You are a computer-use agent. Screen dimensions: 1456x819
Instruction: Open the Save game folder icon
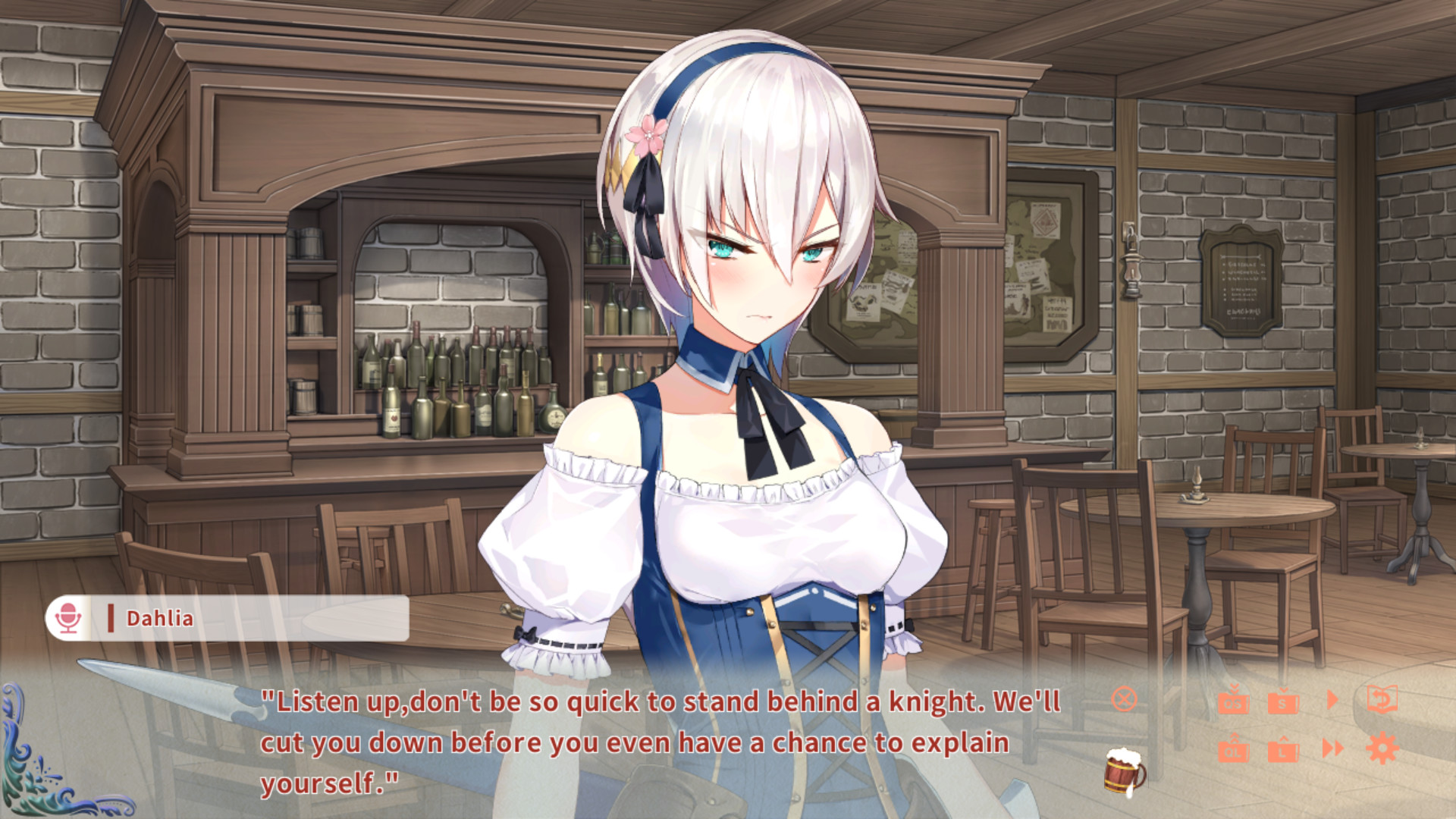point(1283,703)
